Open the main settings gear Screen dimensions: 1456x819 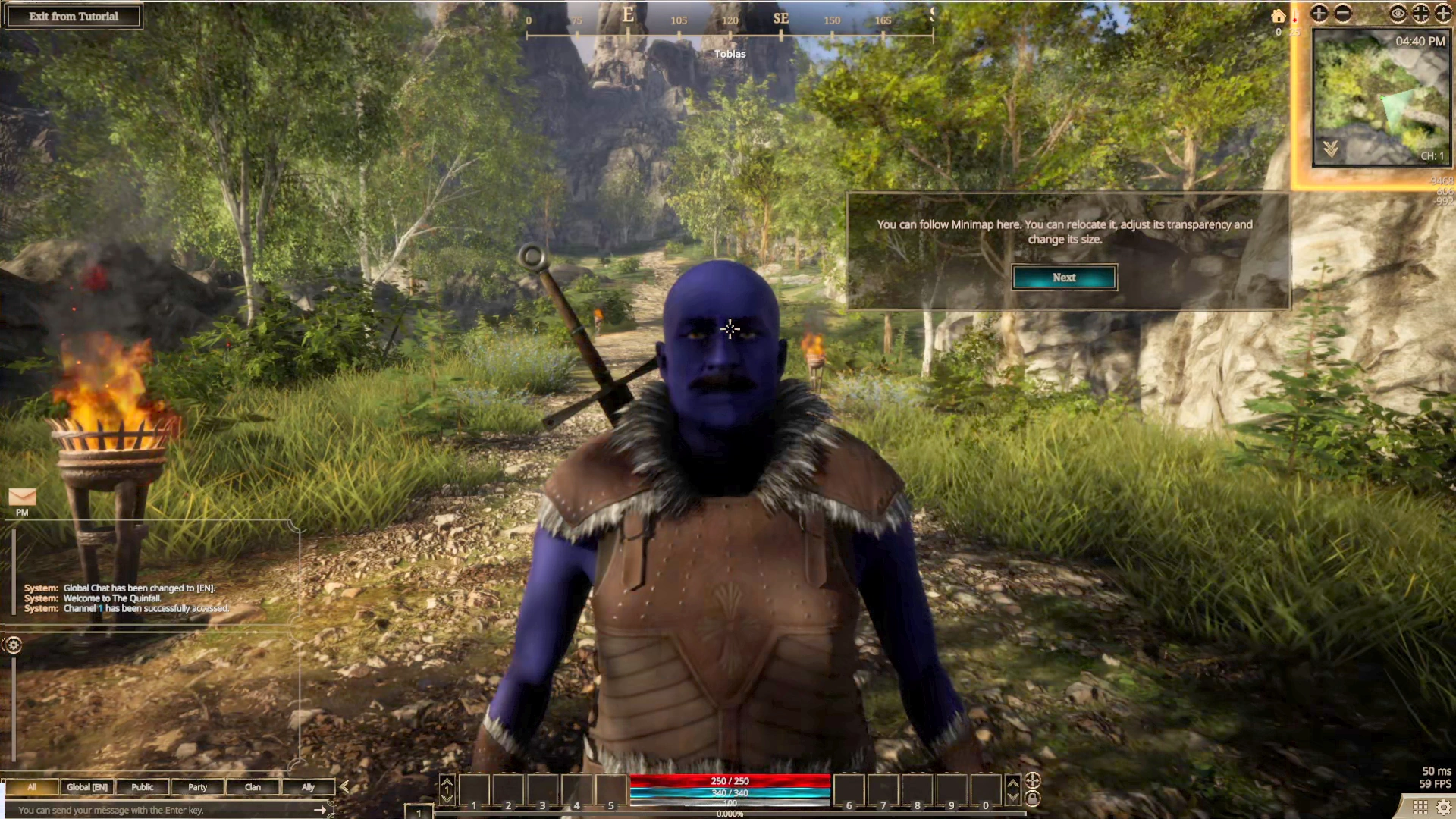(x=1444, y=808)
